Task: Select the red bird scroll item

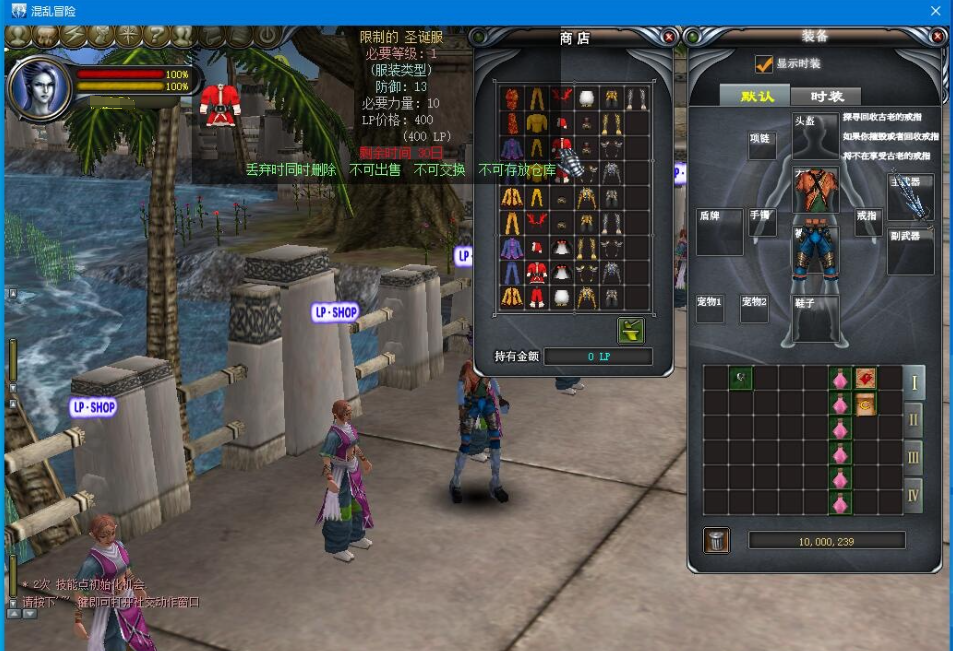Action: click(865, 378)
